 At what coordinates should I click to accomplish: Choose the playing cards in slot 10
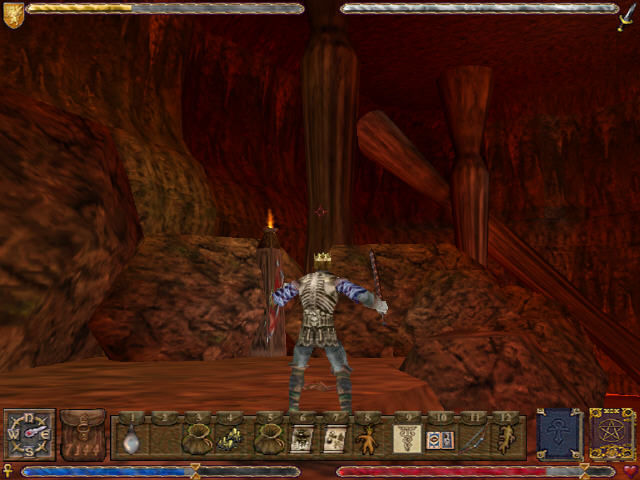(x=441, y=439)
